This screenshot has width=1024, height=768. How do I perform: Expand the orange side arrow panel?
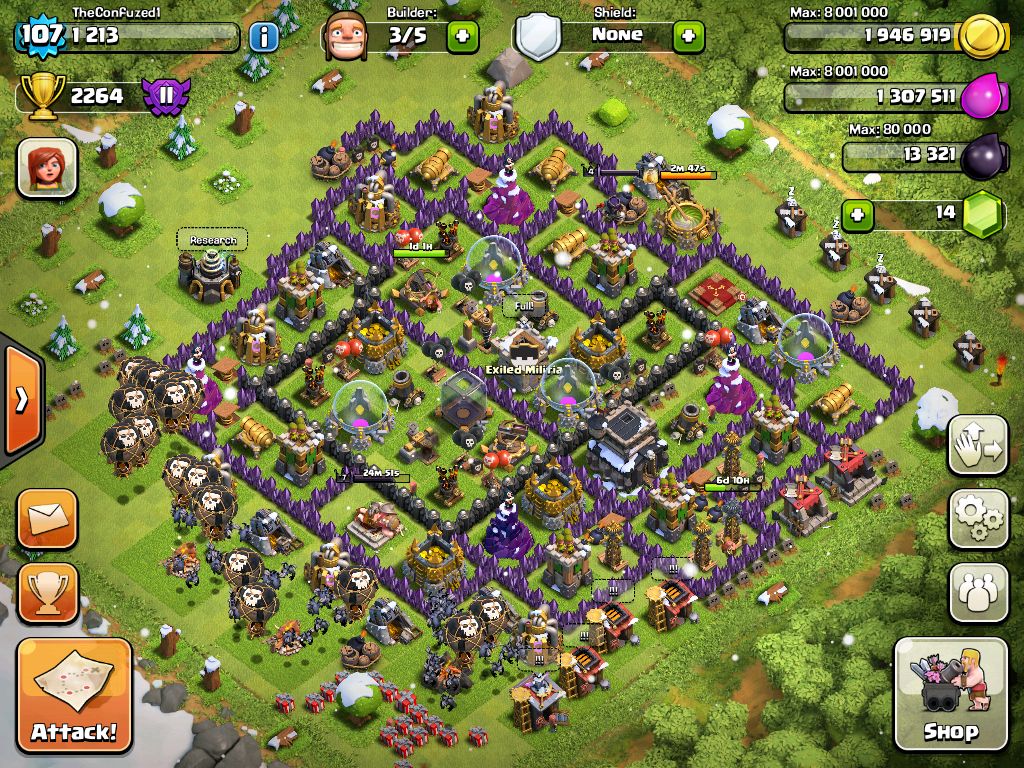[x=19, y=400]
